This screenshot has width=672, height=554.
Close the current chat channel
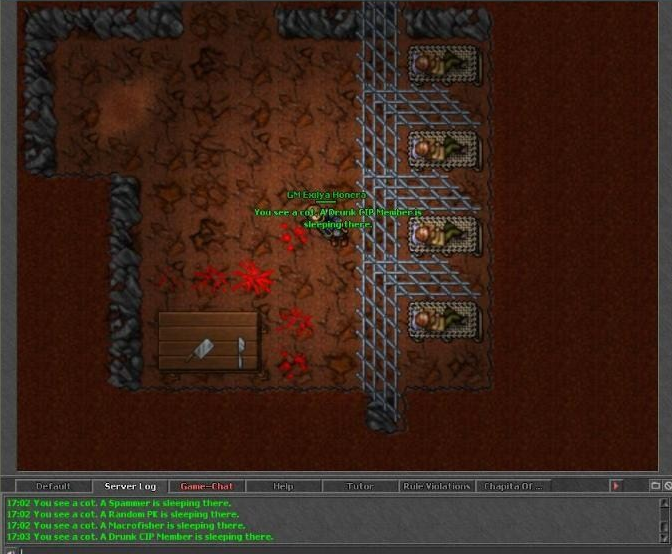[667, 486]
